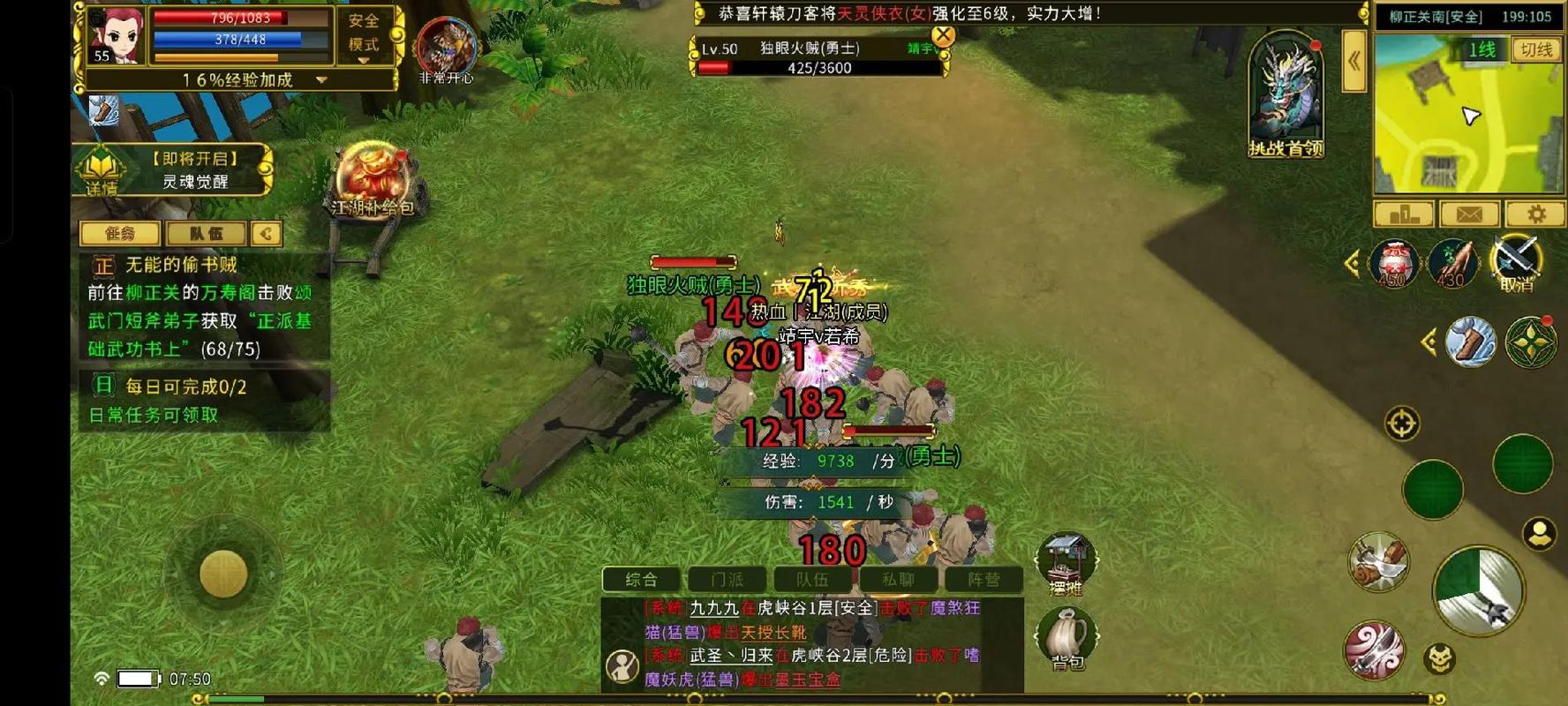Select the 任务 quest tab
The height and width of the screenshot is (706, 1568).
[120, 233]
